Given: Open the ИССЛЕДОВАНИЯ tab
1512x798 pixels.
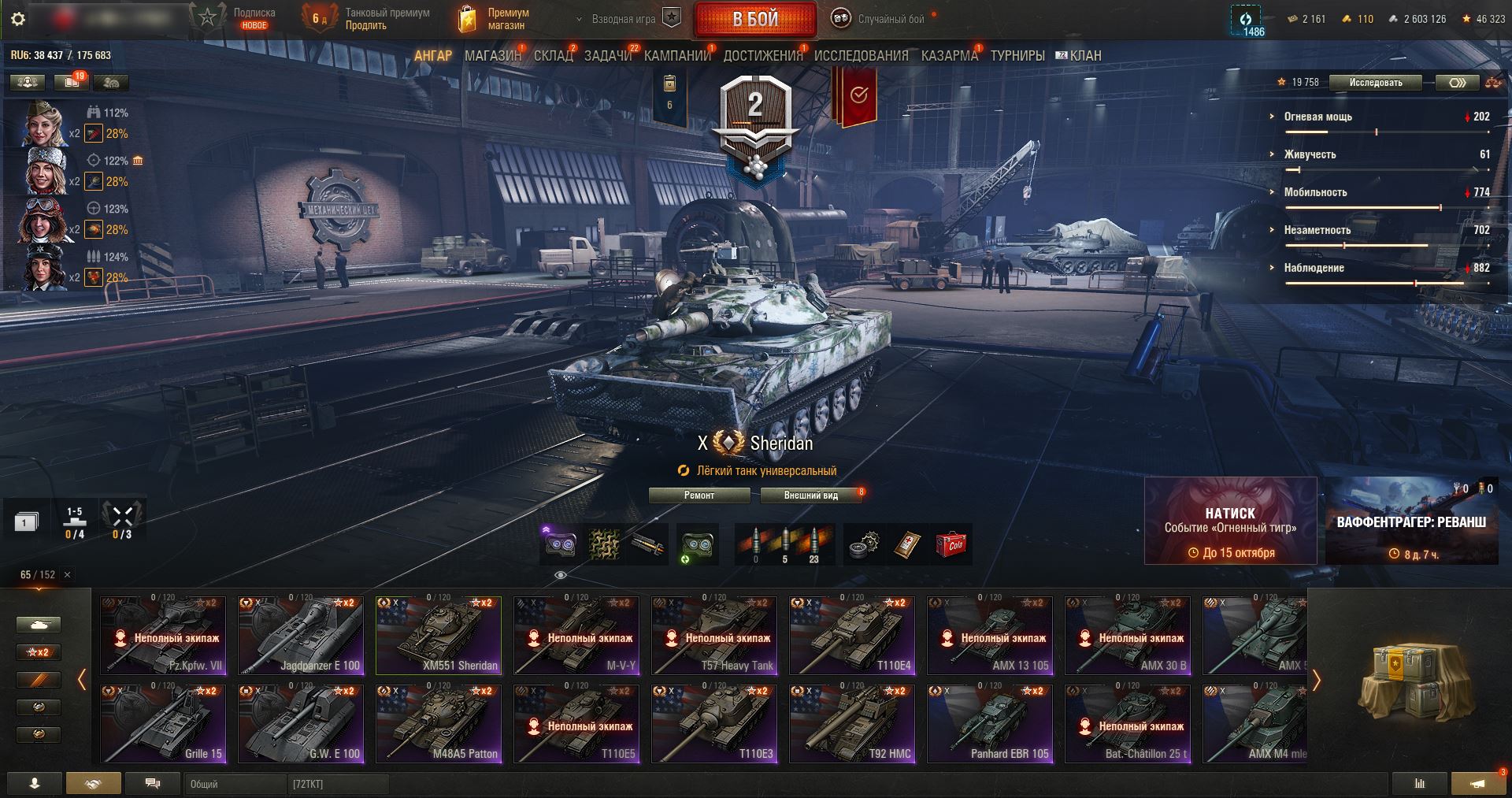Looking at the screenshot, I should tap(861, 56).
